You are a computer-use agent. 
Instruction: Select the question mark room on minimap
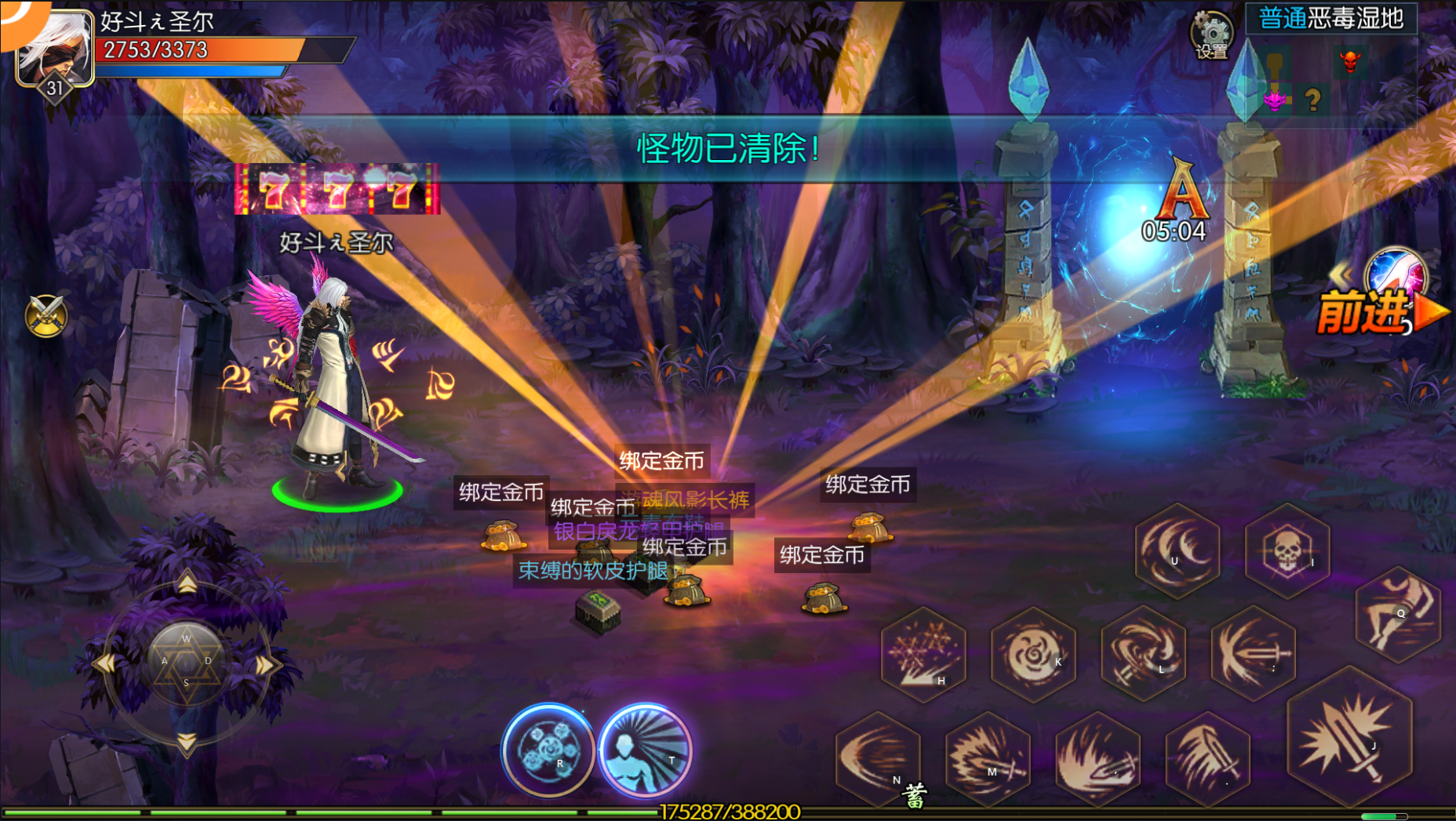tap(1312, 100)
